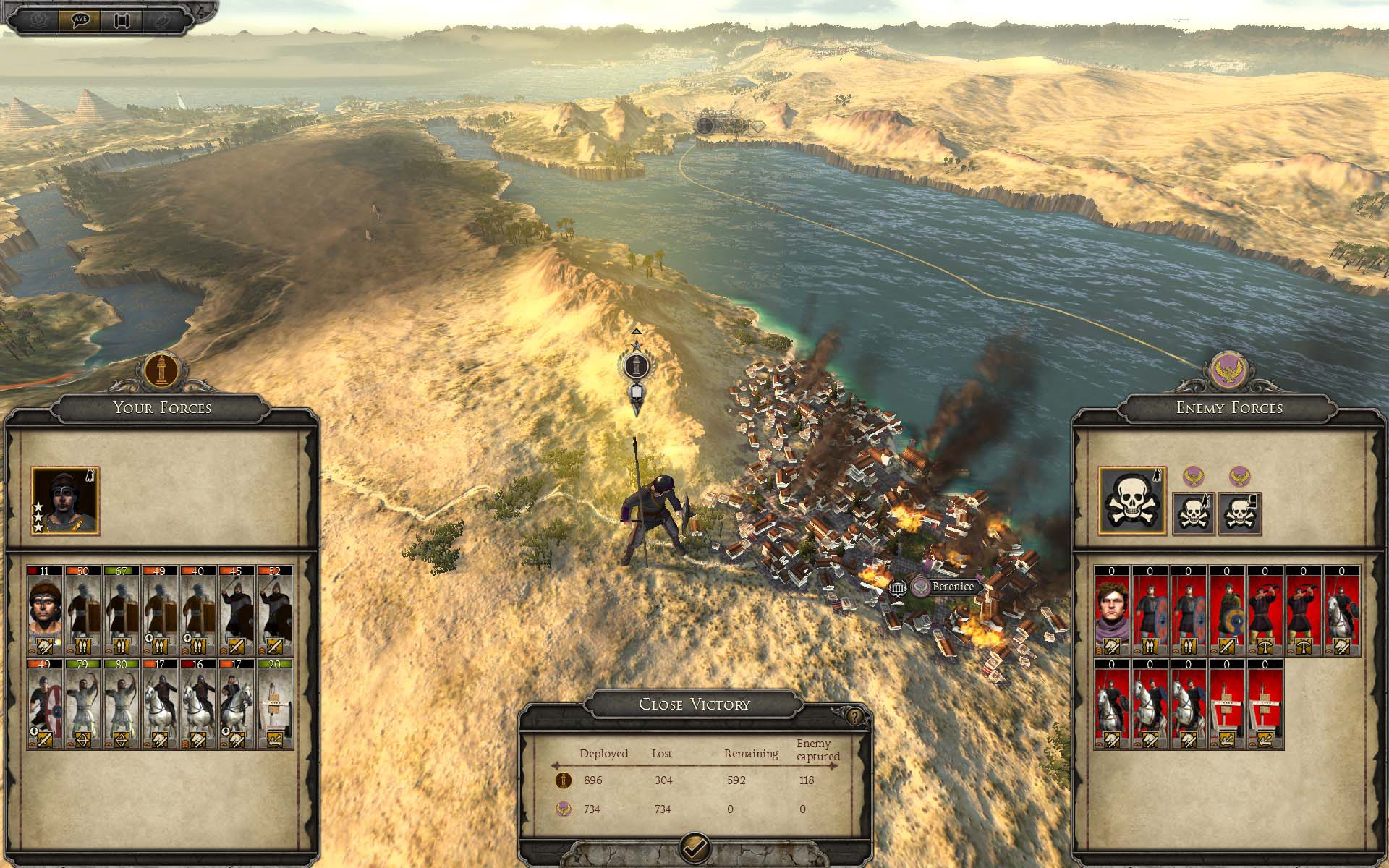Viewport: 1389px width, 868px height.
Task: Choose the enemy green-cloaked swordsman unit card
Action: tap(1226, 611)
